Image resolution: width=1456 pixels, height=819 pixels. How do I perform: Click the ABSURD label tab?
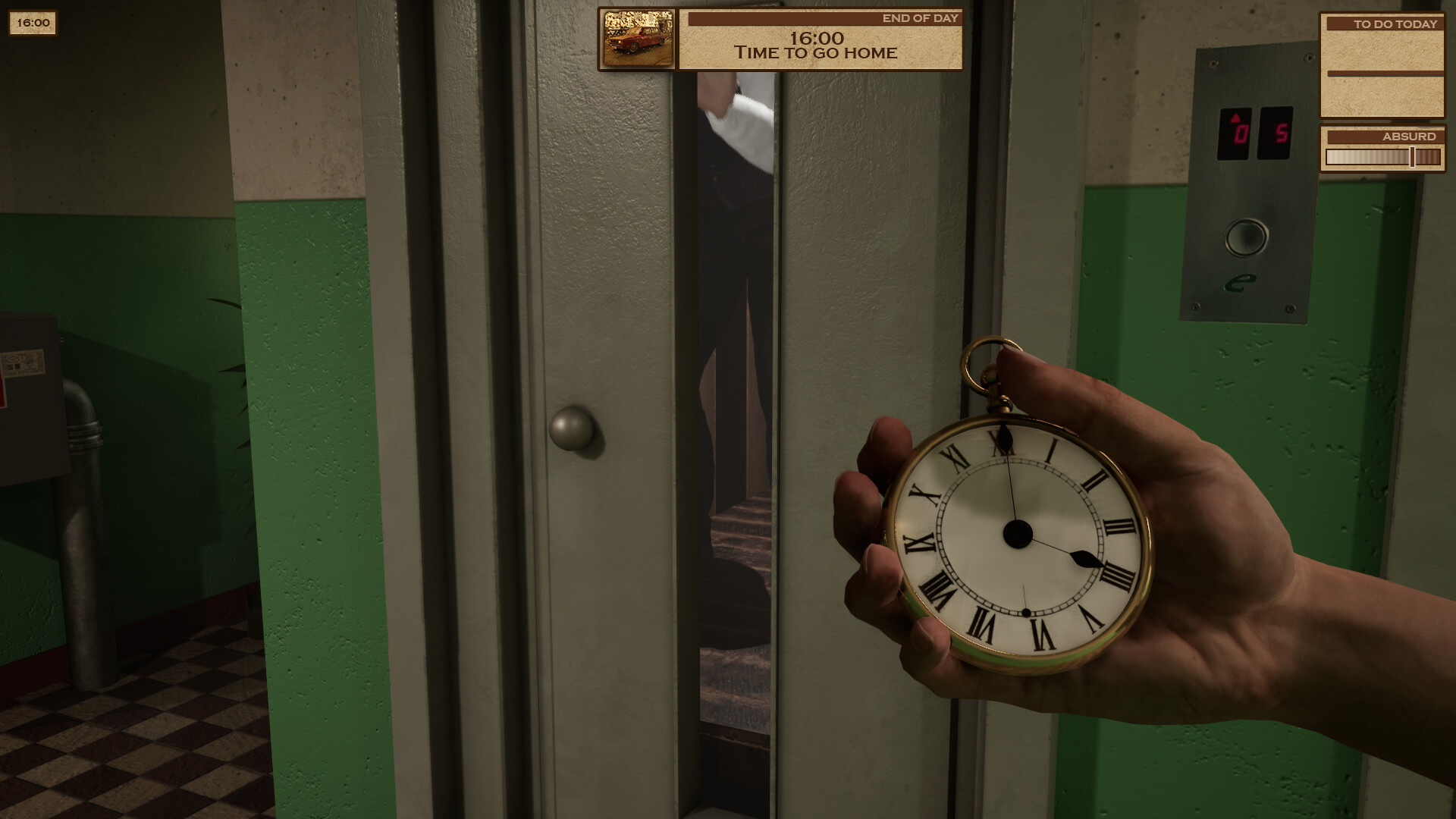click(1409, 136)
